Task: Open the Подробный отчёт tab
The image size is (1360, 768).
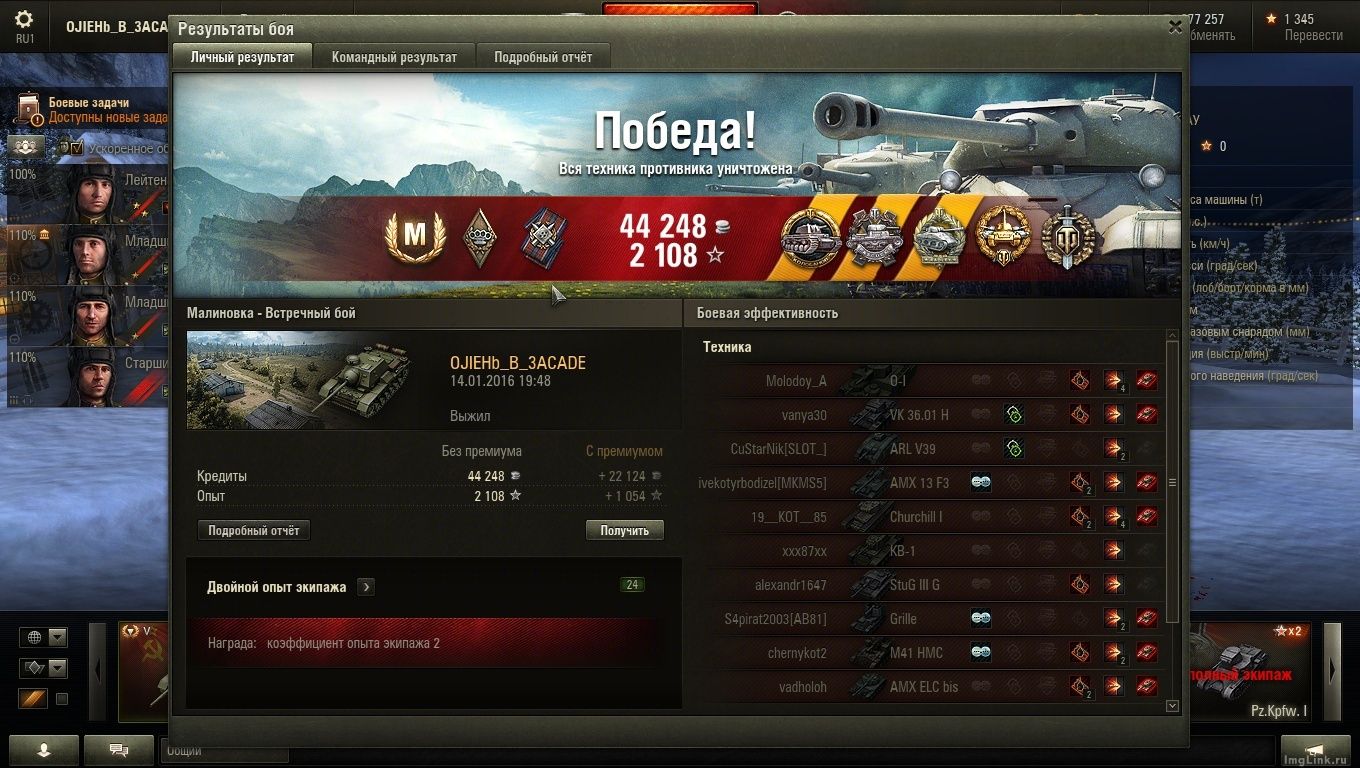Action: click(x=543, y=57)
